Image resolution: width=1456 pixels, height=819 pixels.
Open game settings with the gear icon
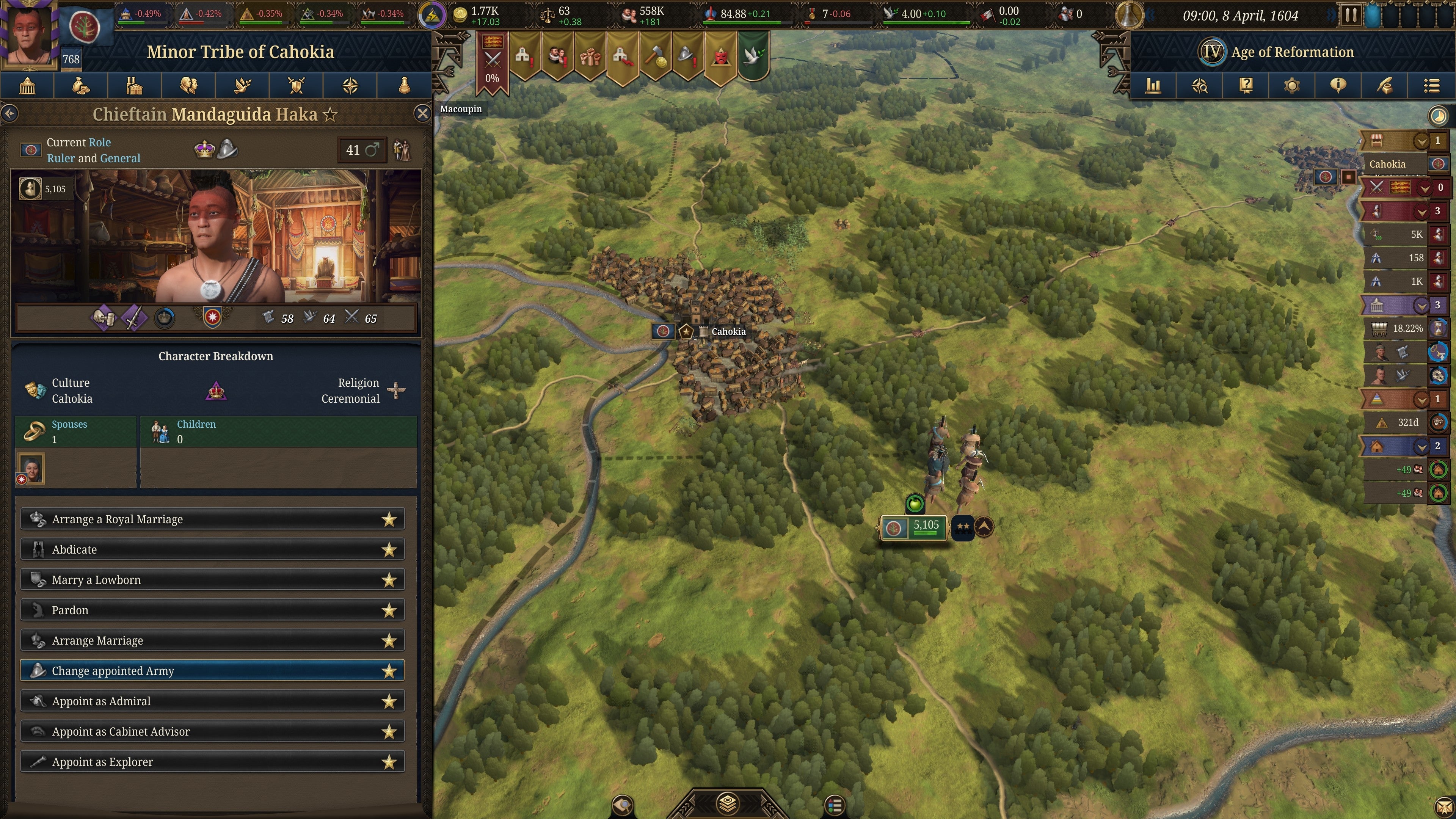tap(1292, 85)
